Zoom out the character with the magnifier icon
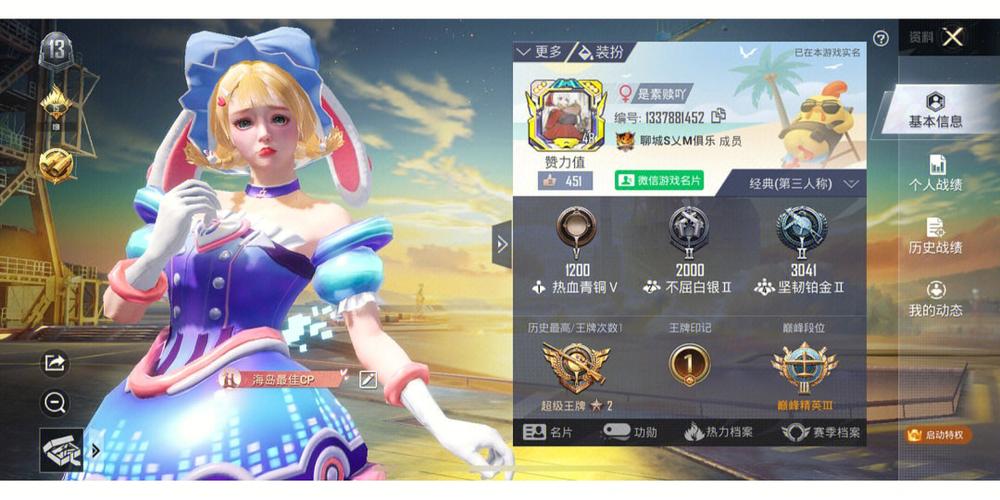Image resolution: width=1000 pixels, height=500 pixels. [55, 402]
